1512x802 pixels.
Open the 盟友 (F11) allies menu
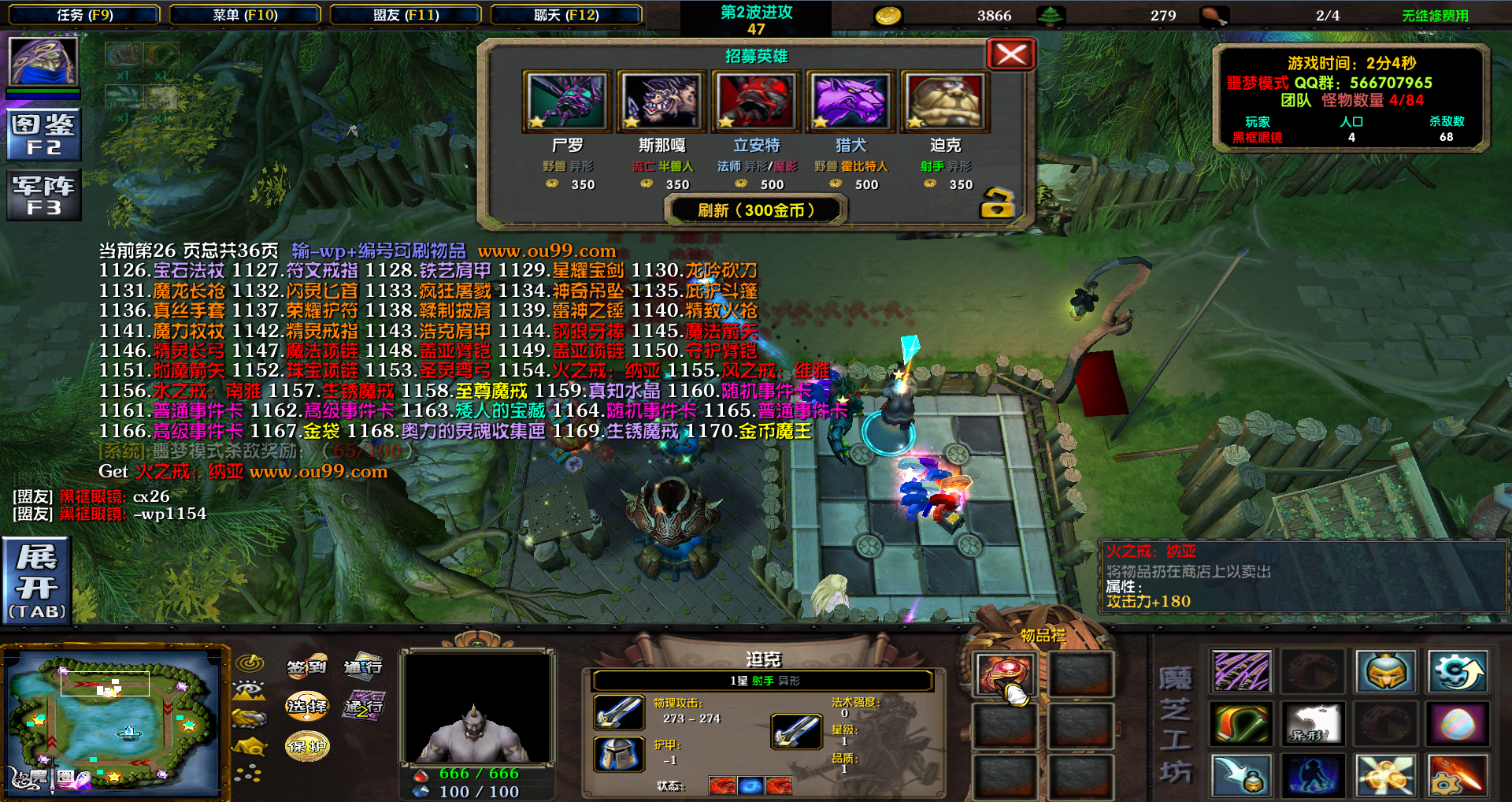click(x=406, y=15)
